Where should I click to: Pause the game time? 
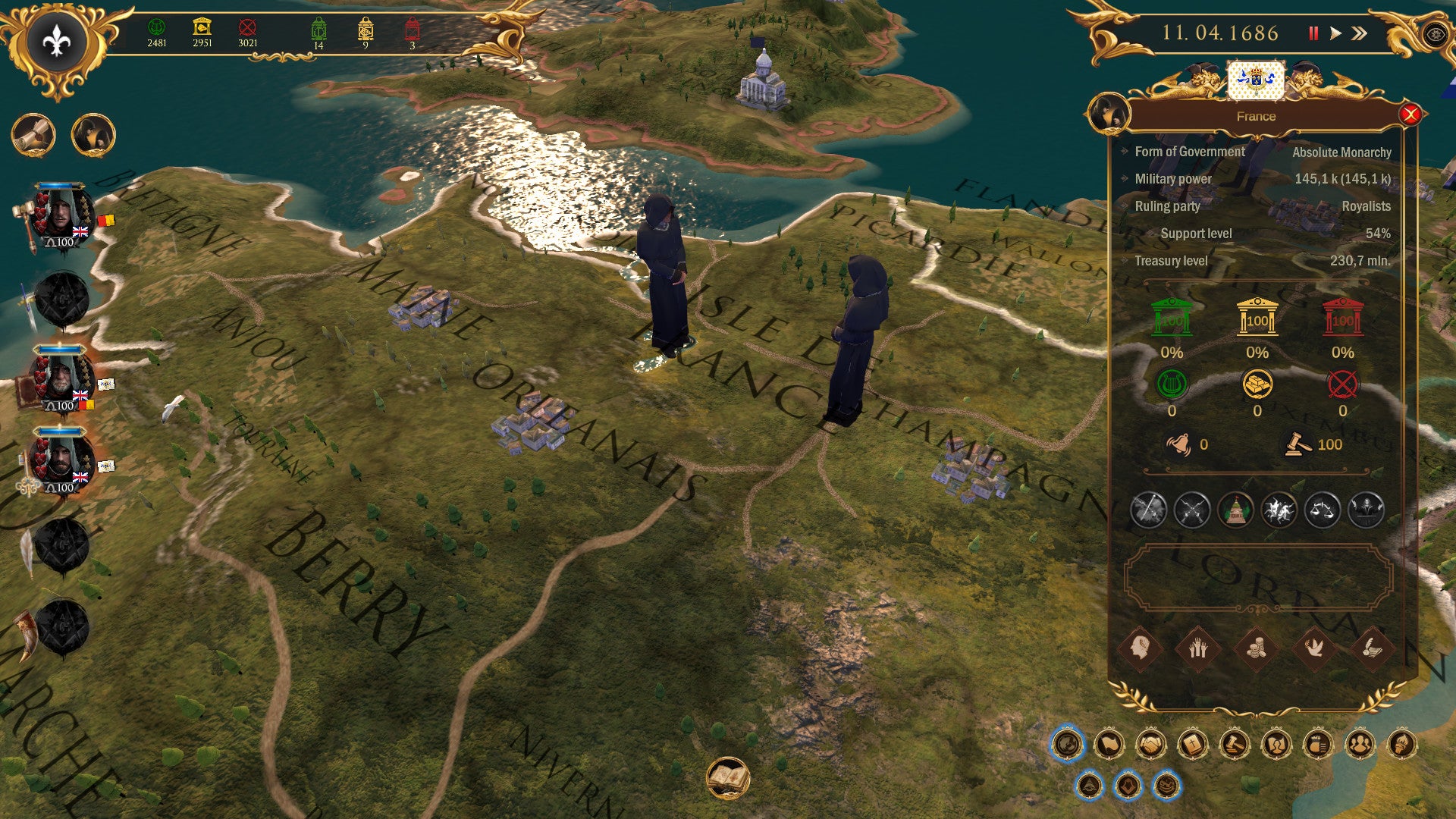pos(1313,33)
